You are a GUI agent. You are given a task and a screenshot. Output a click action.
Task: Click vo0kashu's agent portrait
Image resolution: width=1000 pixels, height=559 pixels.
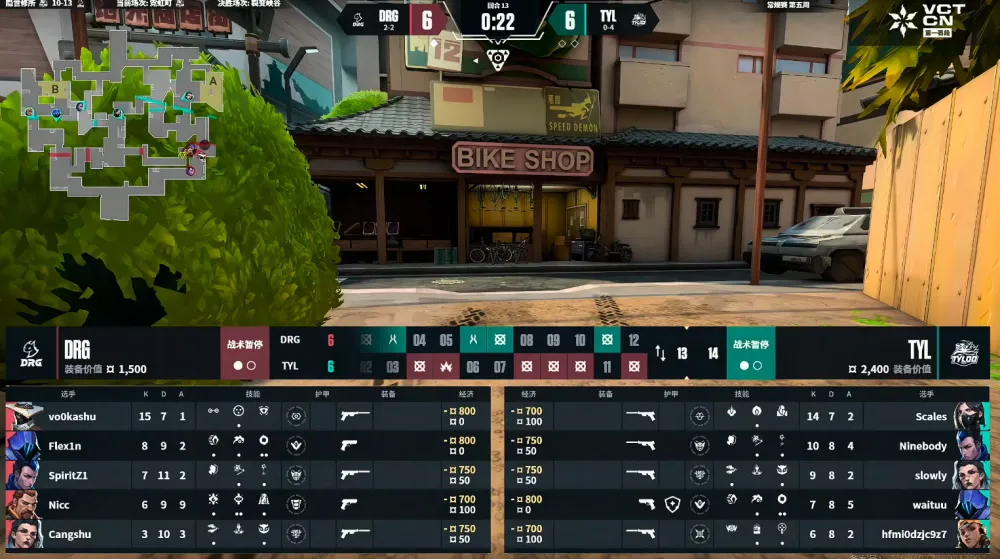click(x=24, y=416)
